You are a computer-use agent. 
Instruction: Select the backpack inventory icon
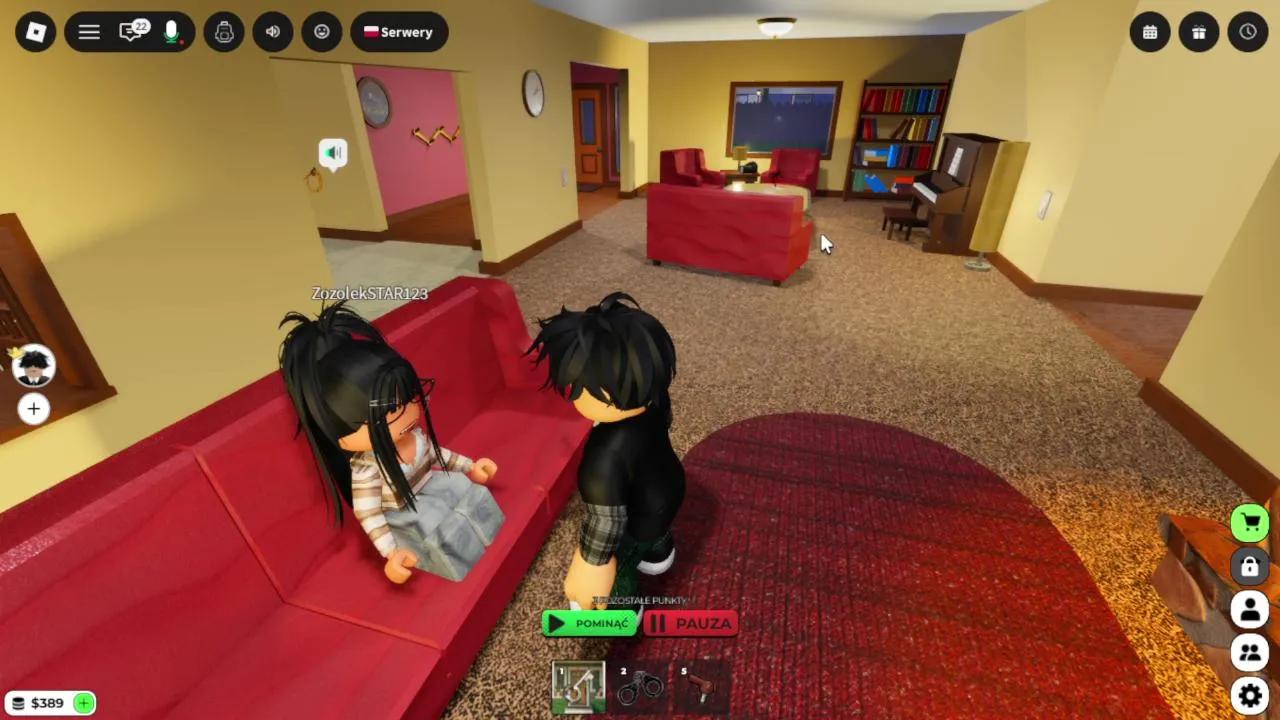click(224, 31)
